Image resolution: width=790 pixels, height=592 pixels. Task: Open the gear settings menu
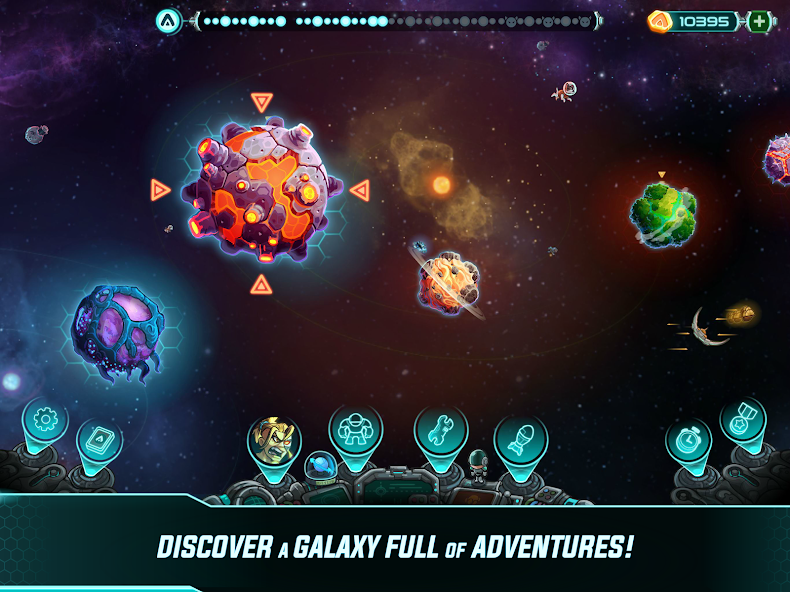click(44, 418)
